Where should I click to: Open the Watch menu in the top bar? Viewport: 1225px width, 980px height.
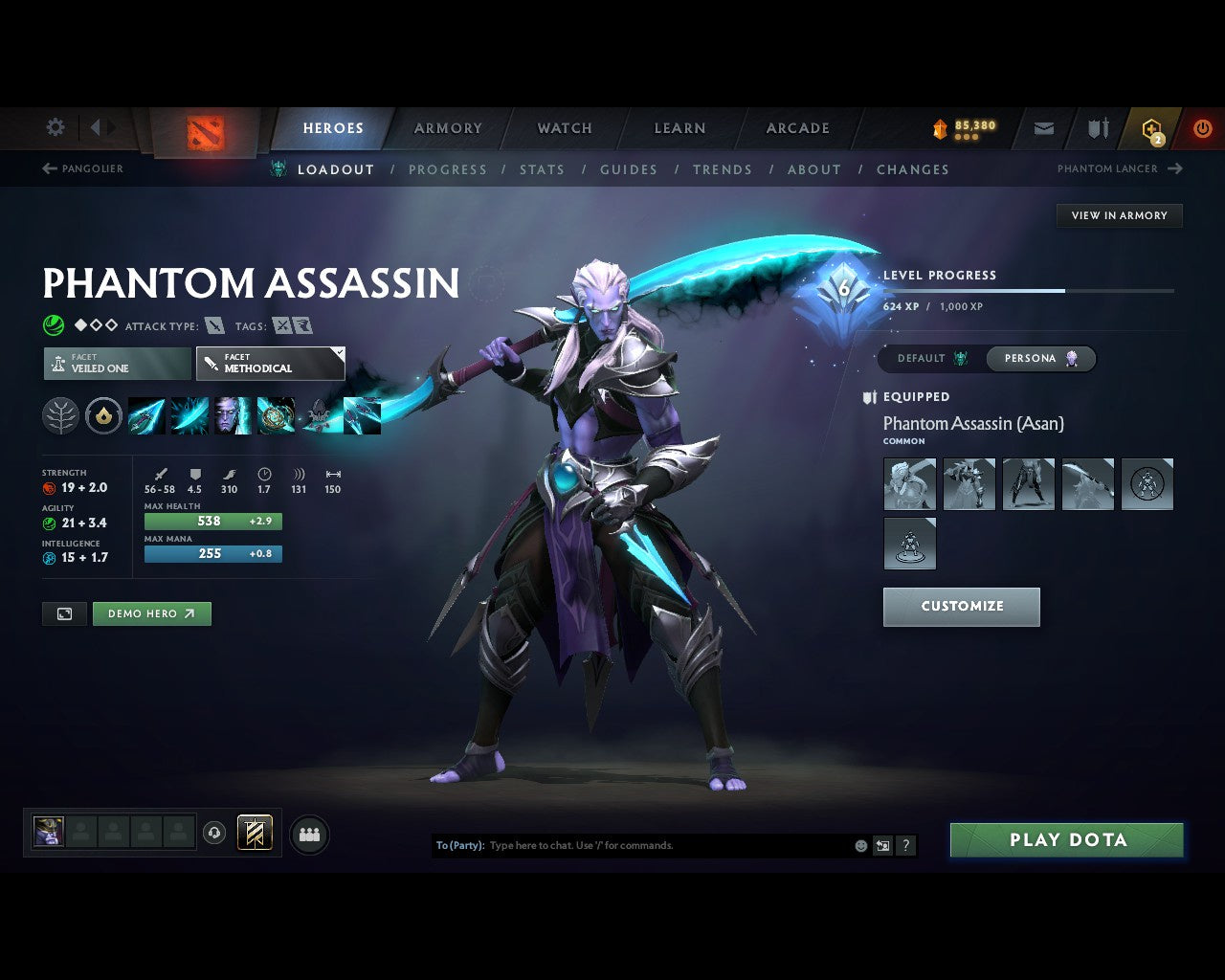tap(564, 127)
